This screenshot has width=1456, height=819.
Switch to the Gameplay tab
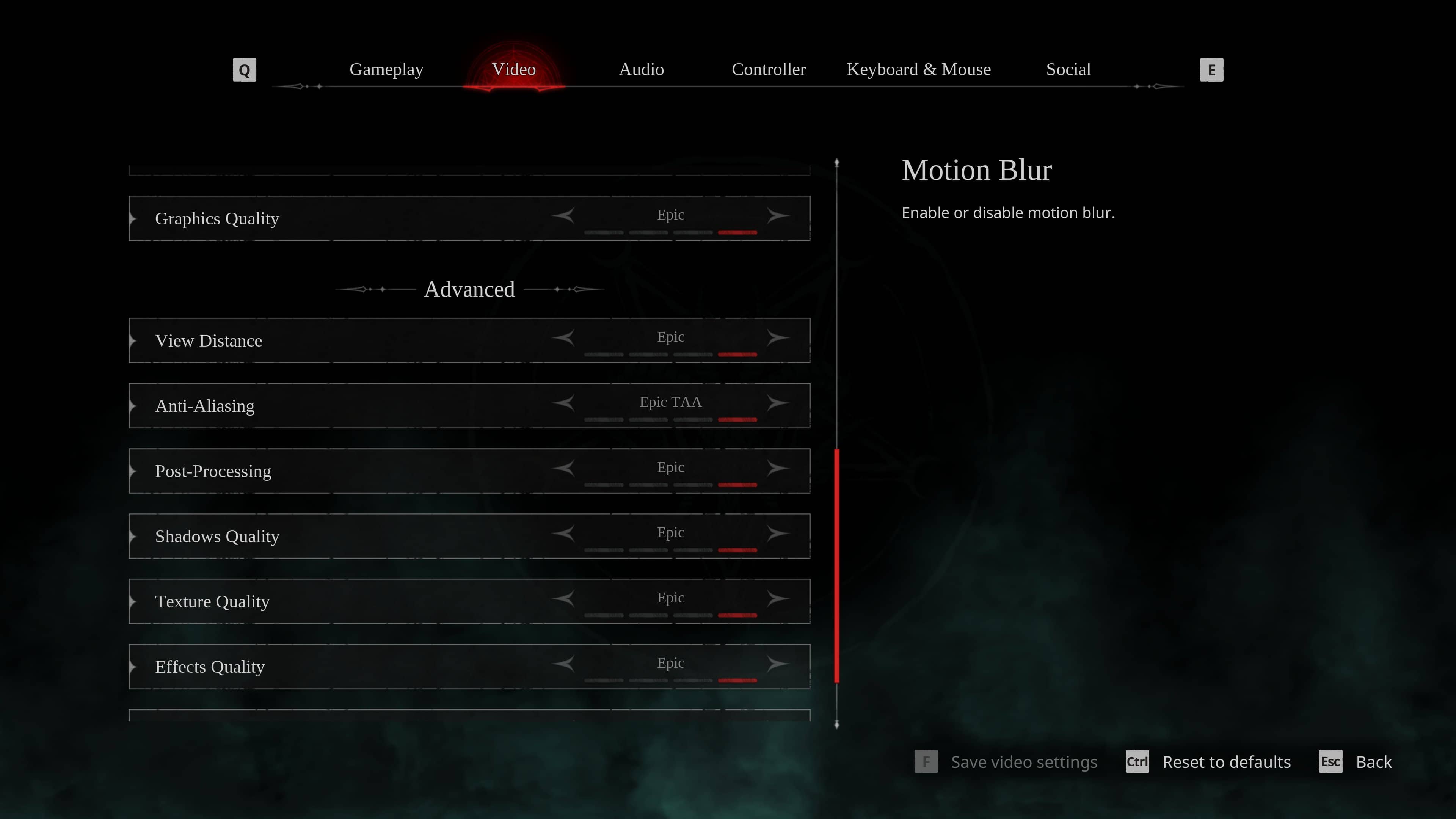coord(386,69)
